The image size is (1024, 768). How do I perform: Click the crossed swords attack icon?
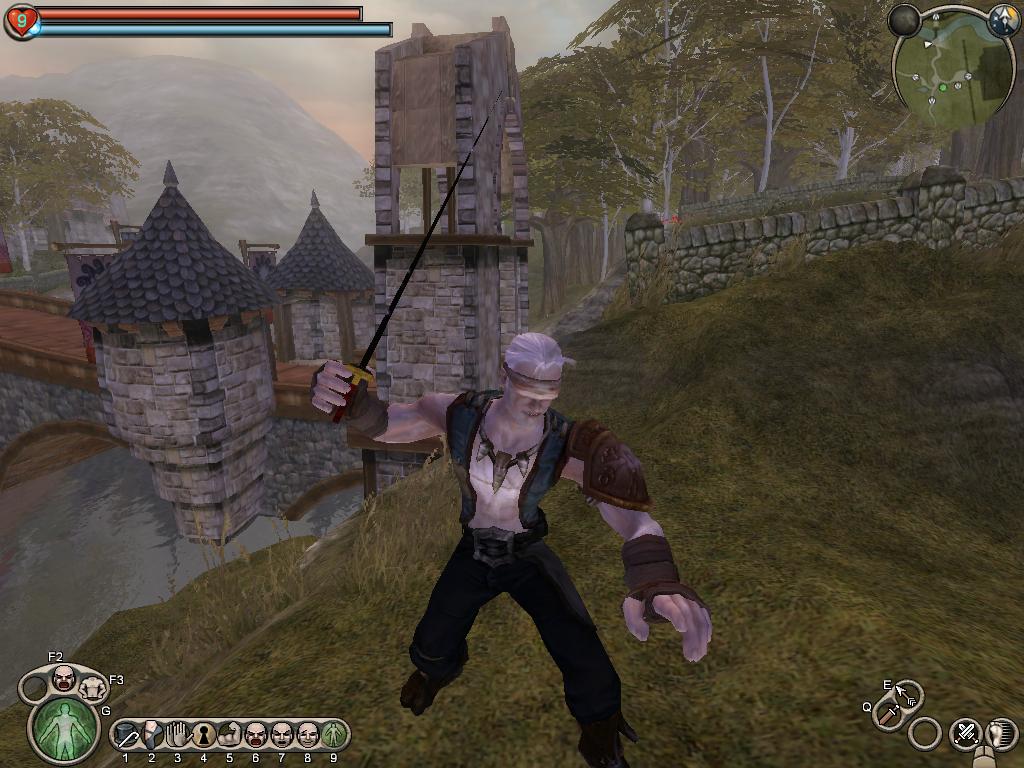[x=966, y=734]
